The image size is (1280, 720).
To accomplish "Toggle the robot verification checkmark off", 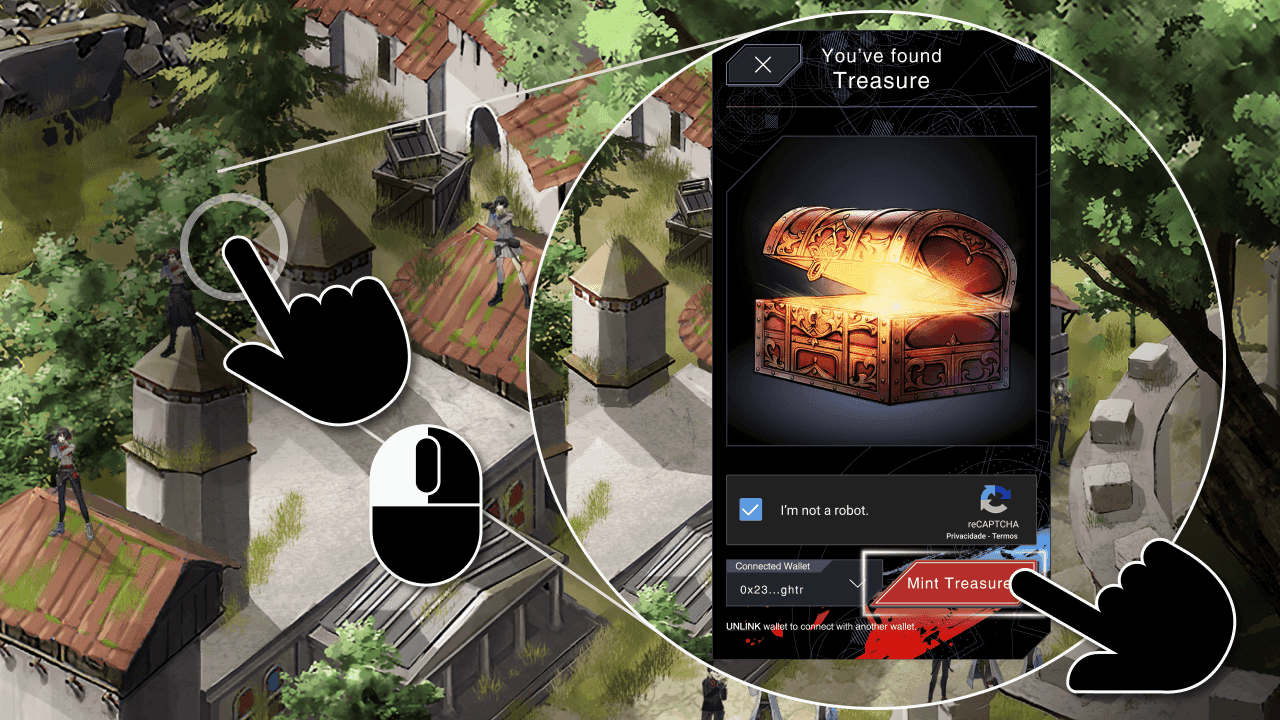I will pyautogui.click(x=753, y=509).
